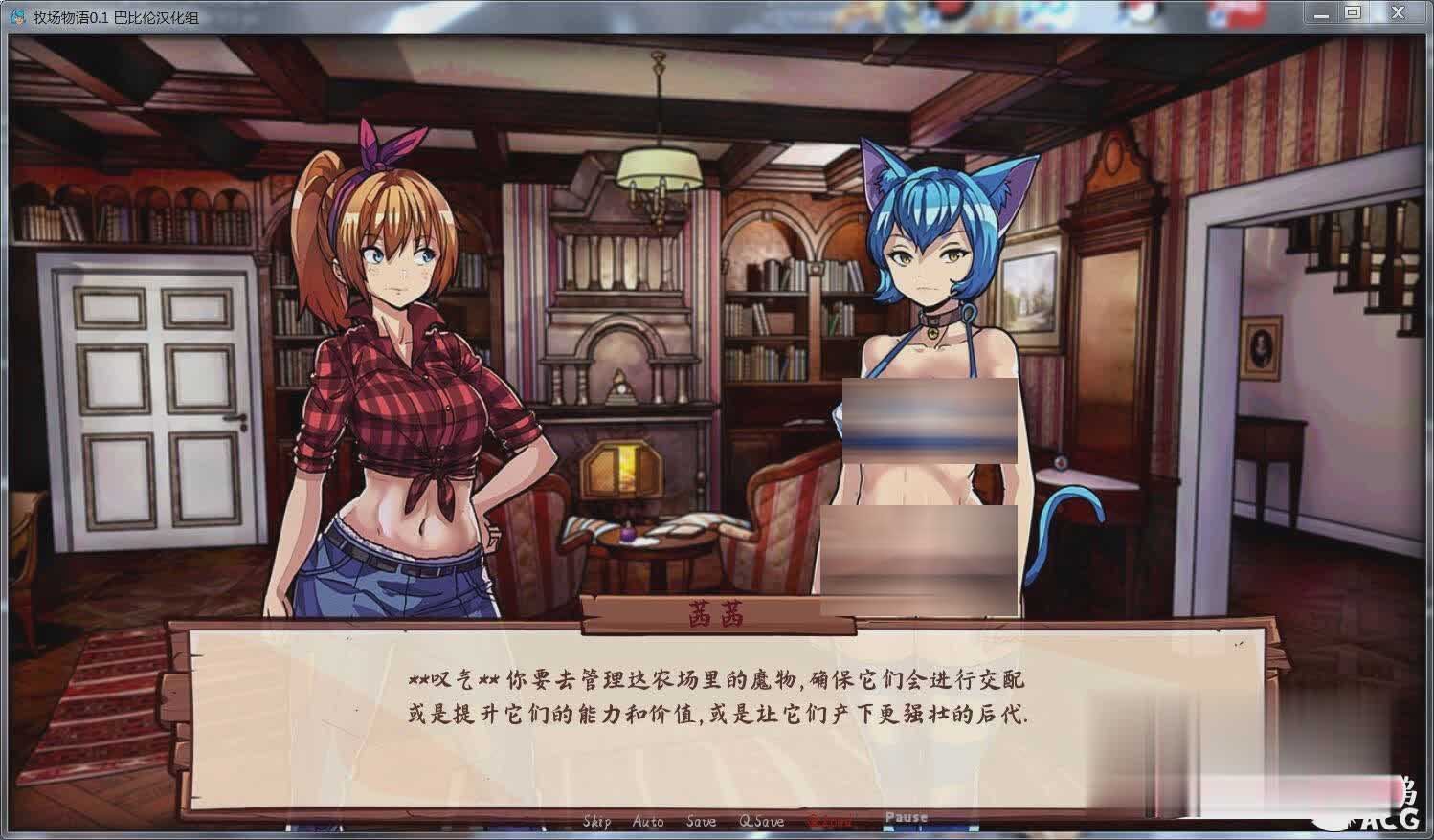1434x840 pixels.
Task: Quick save with Q.Save
Action: click(x=761, y=821)
